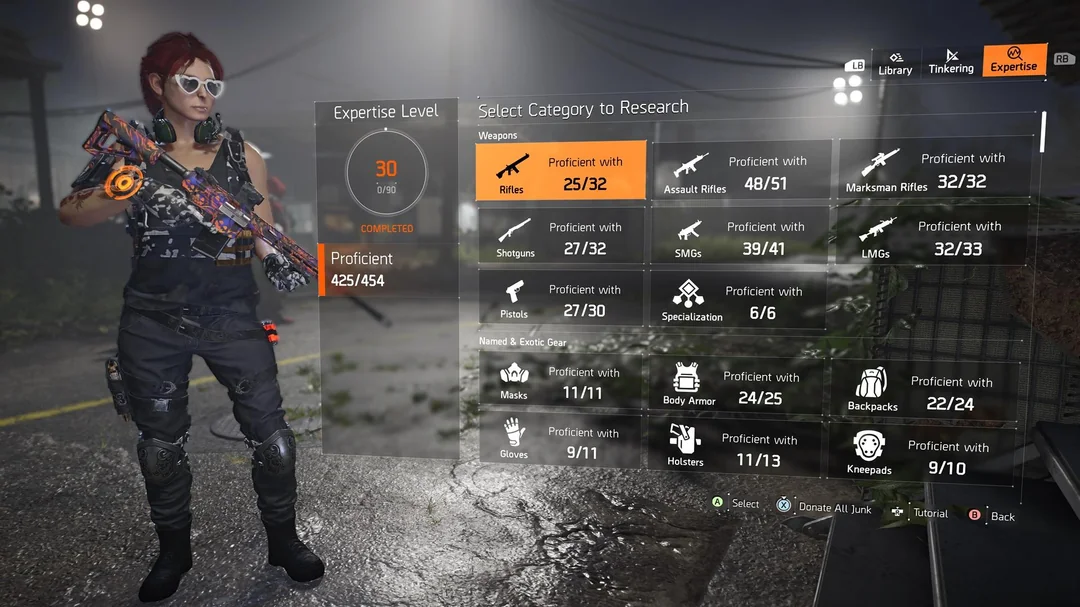Image resolution: width=1080 pixels, height=607 pixels.
Task: Open the Tinkering tab
Action: click(950, 62)
